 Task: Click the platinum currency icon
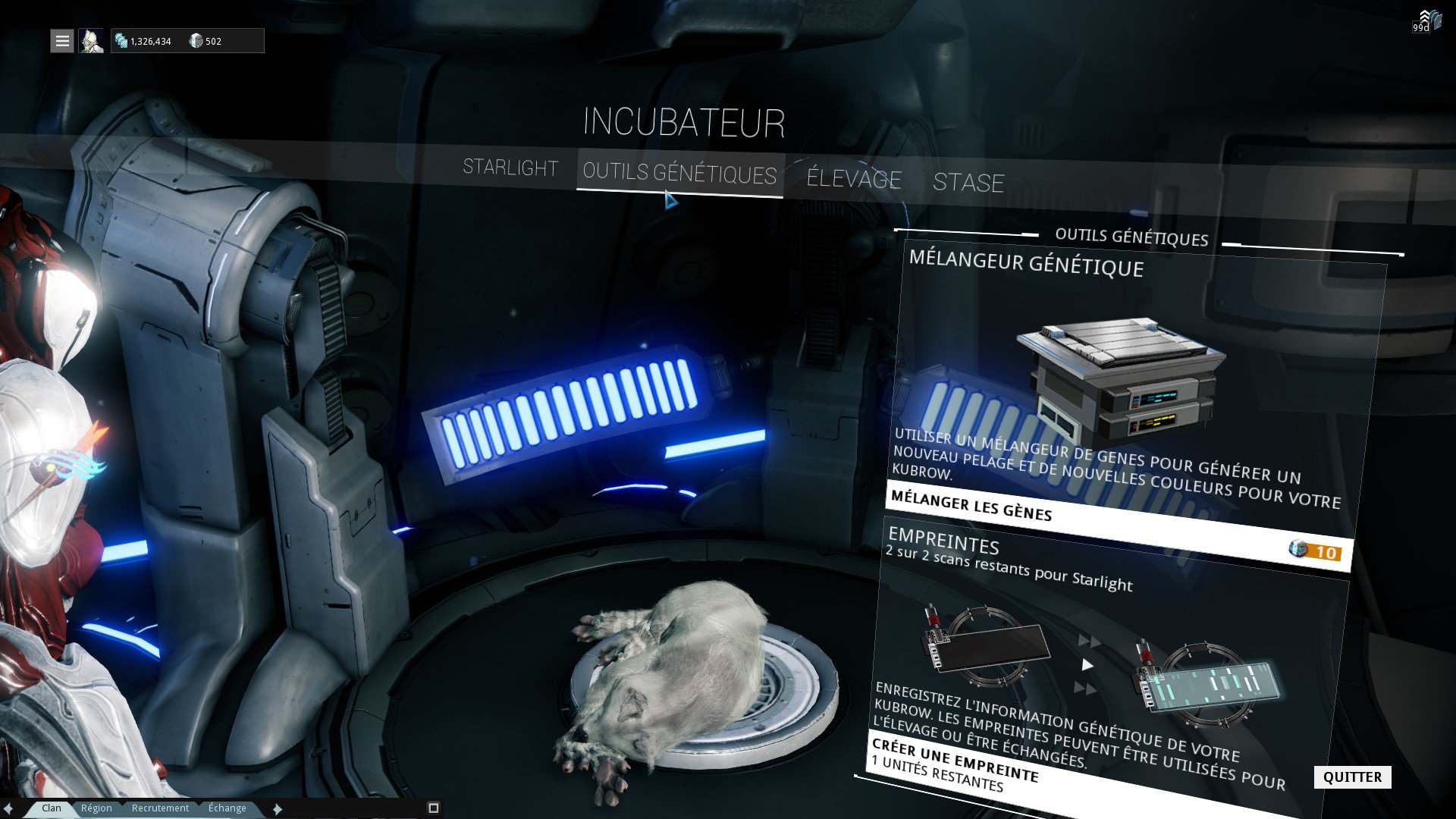[x=196, y=42]
